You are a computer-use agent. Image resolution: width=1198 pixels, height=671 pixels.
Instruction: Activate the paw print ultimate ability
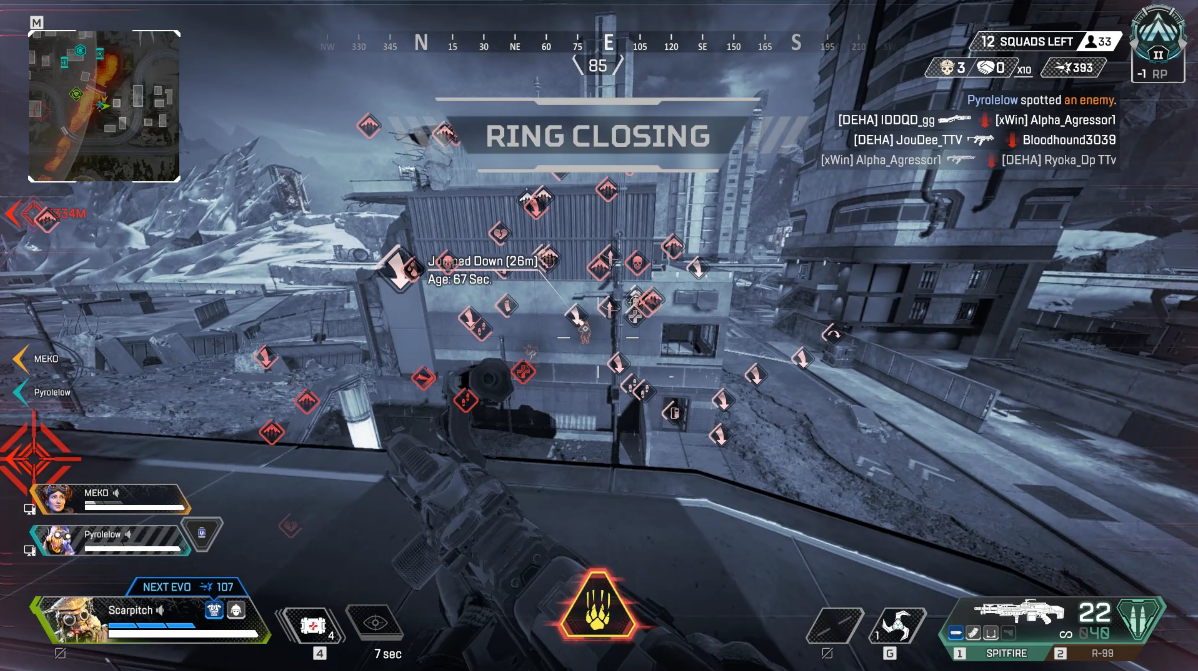(x=599, y=605)
